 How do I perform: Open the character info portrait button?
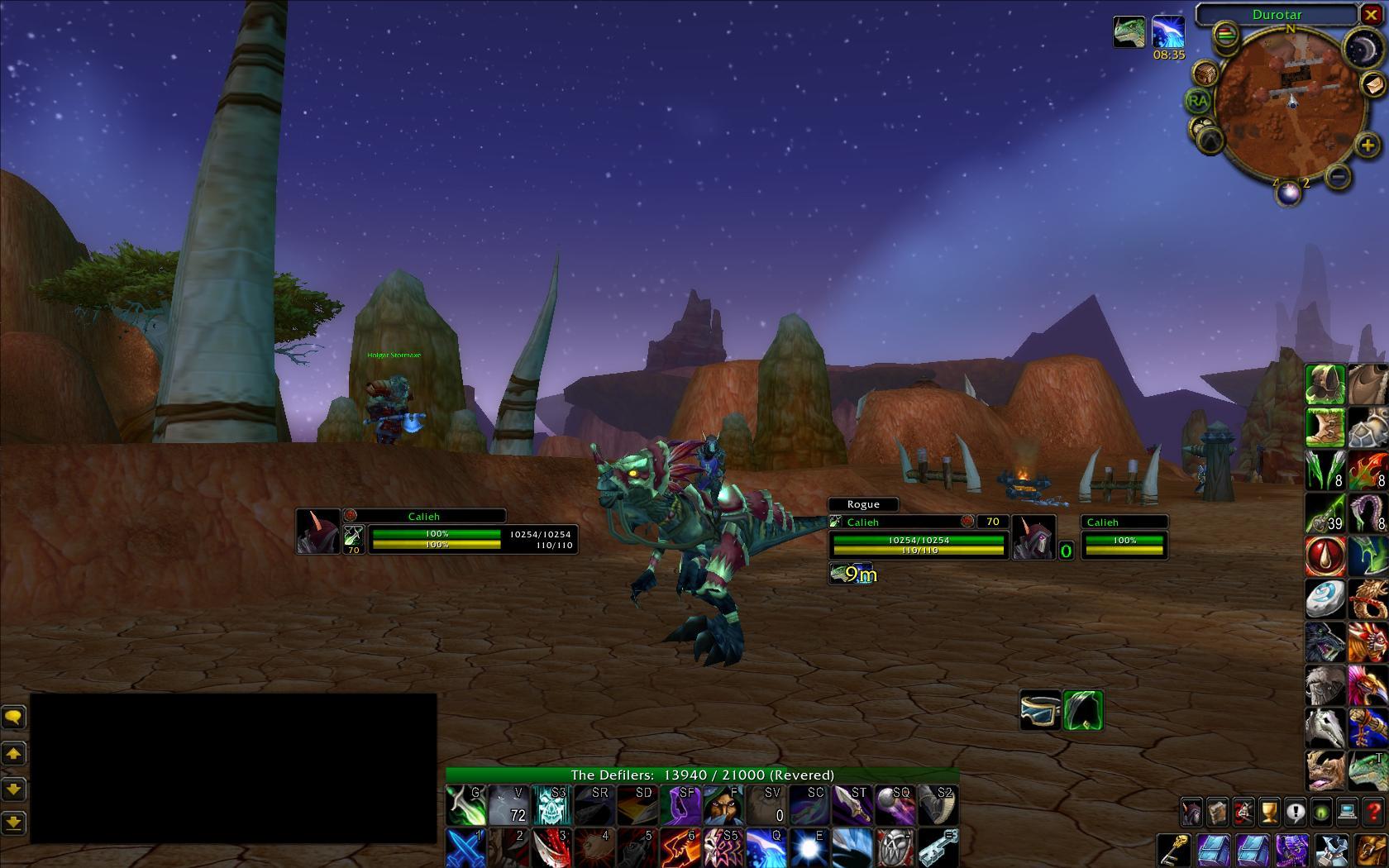click(1191, 813)
